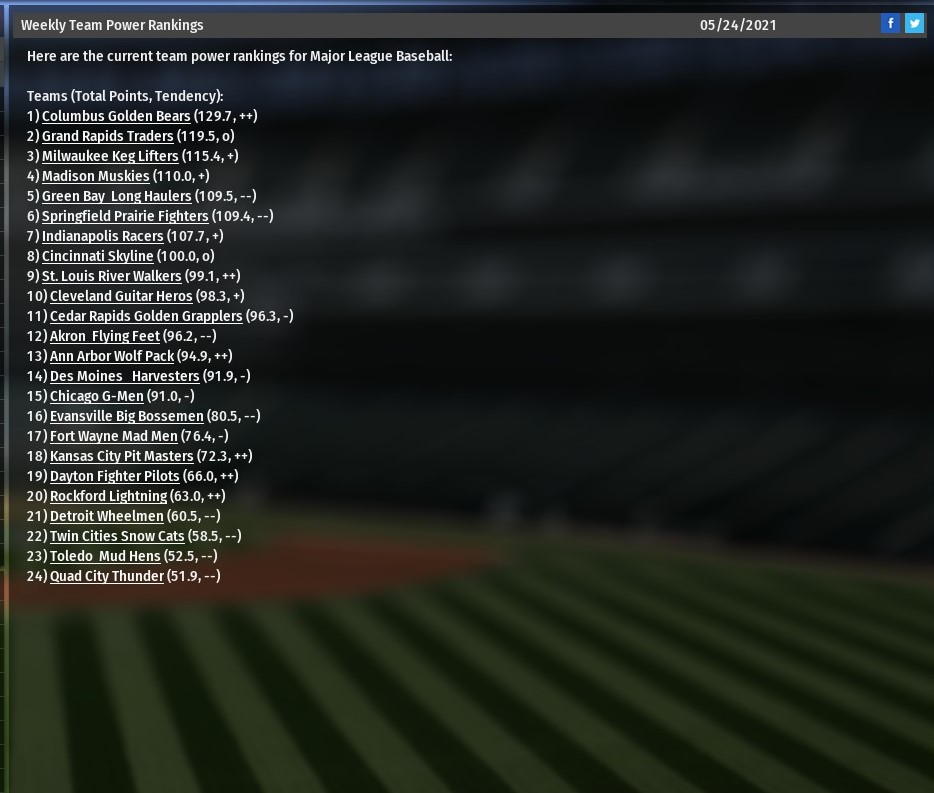Open the Columbus Golden Bears team page
The height and width of the screenshot is (793, 934).
[x=116, y=116]
